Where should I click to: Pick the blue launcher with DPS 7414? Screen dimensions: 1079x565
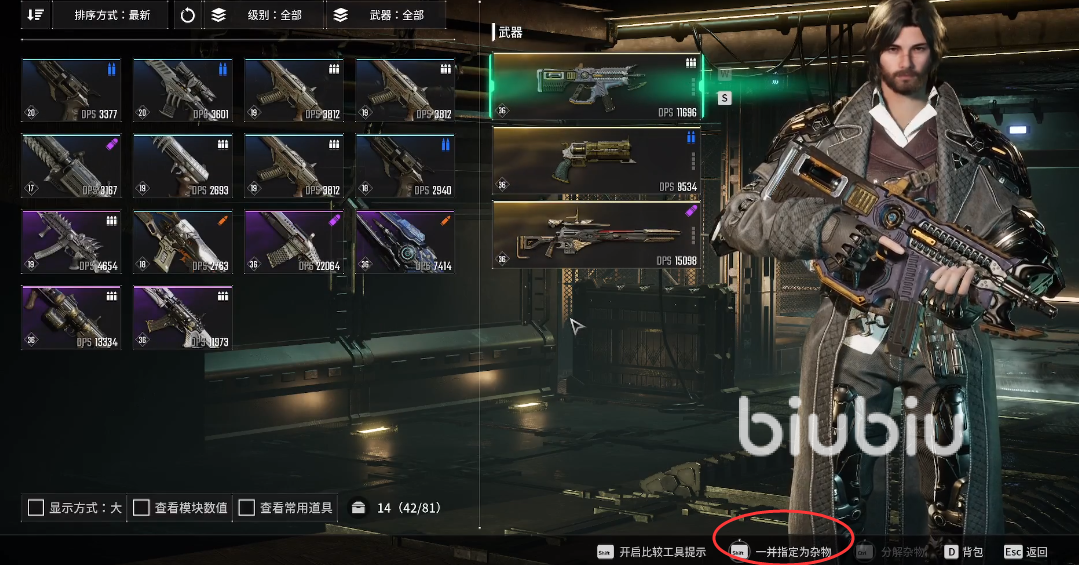[405, 242]
